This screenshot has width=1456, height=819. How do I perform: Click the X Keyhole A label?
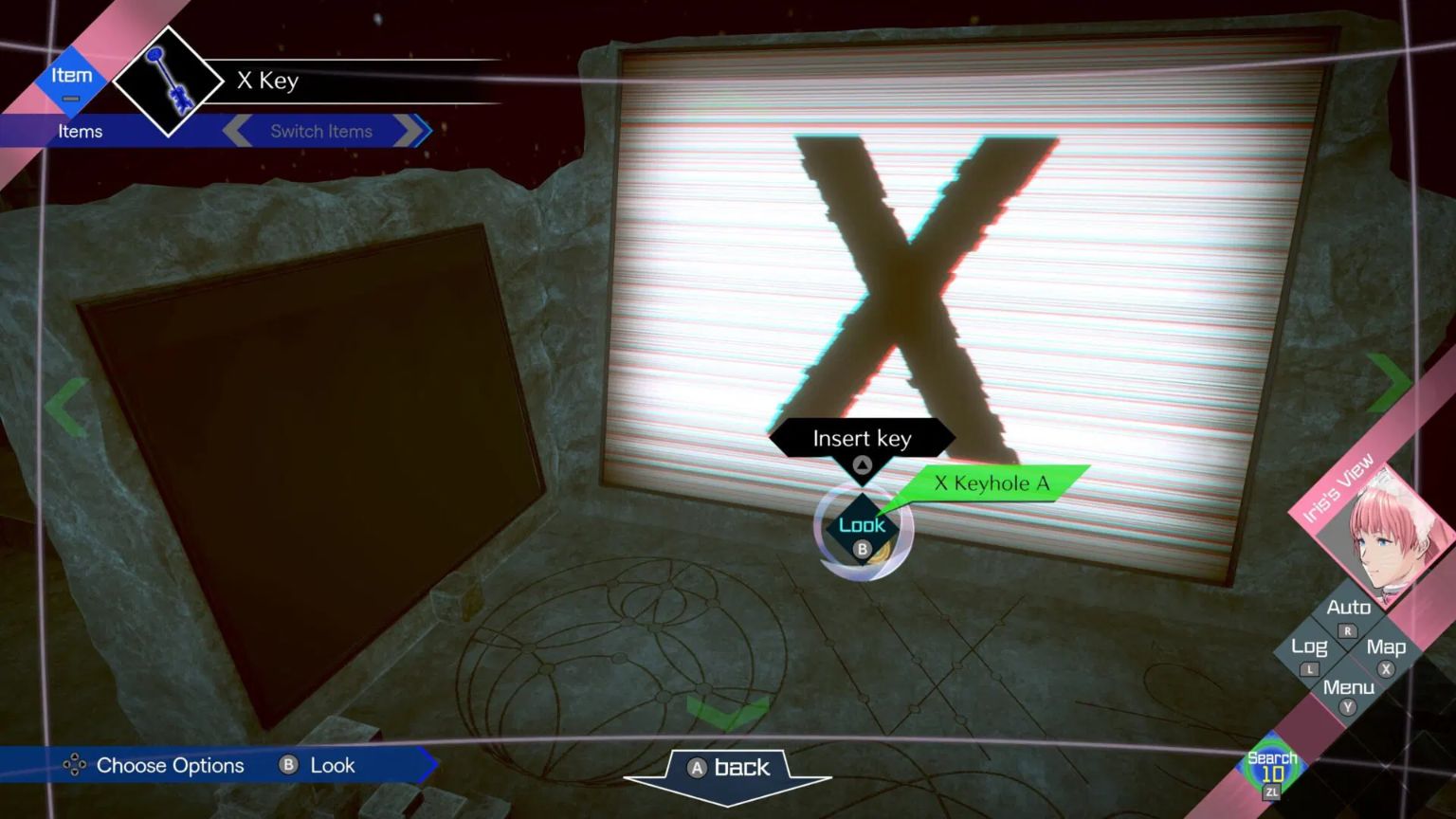pyautogui.click(x=992, y=483)
